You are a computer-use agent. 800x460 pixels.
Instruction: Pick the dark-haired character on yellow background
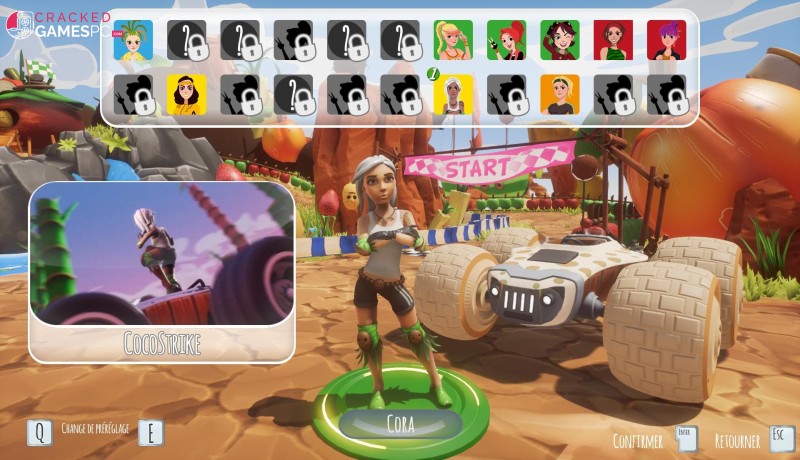pos(186,94)
